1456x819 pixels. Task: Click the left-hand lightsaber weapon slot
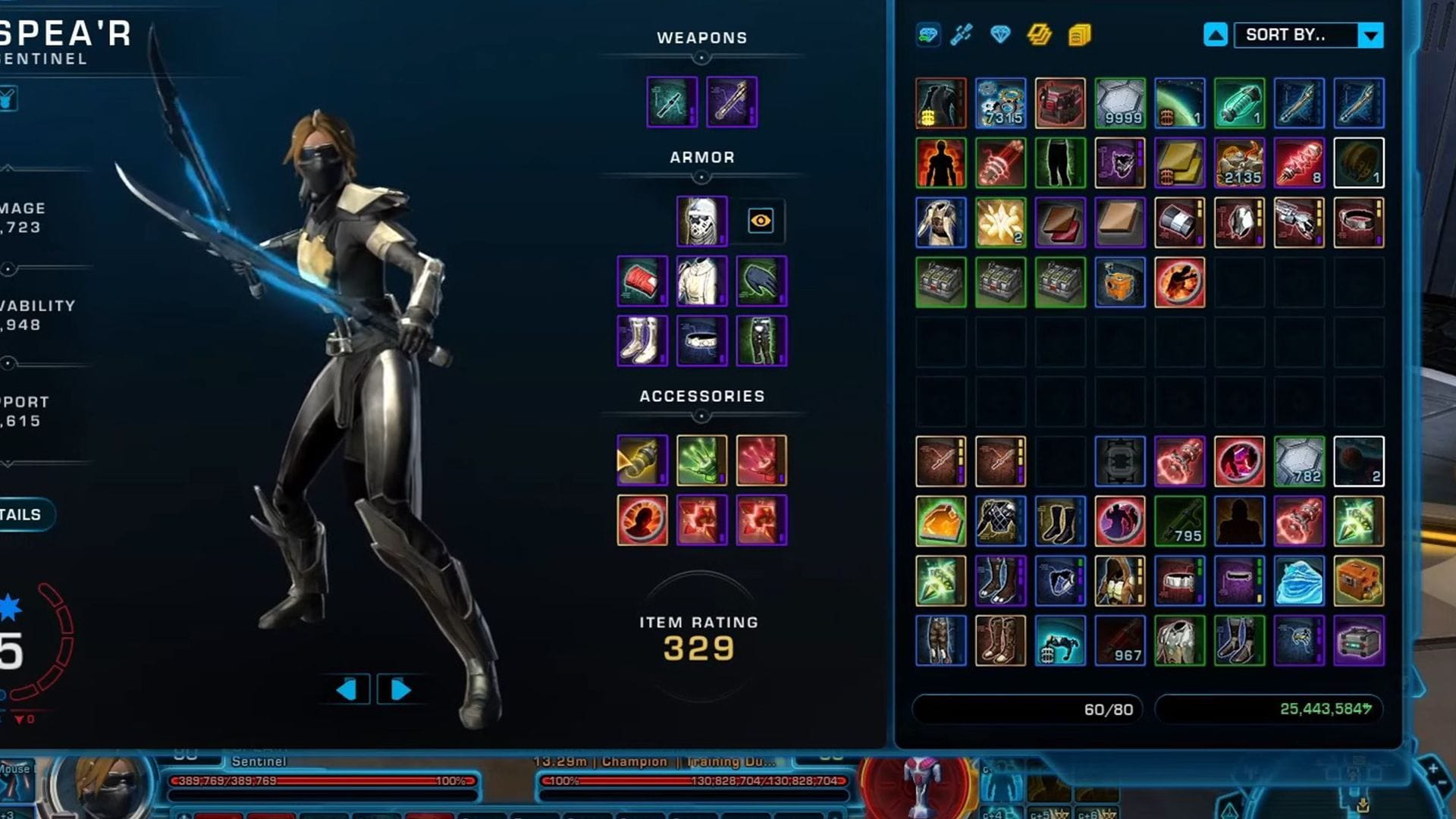(x=671, y=102)
